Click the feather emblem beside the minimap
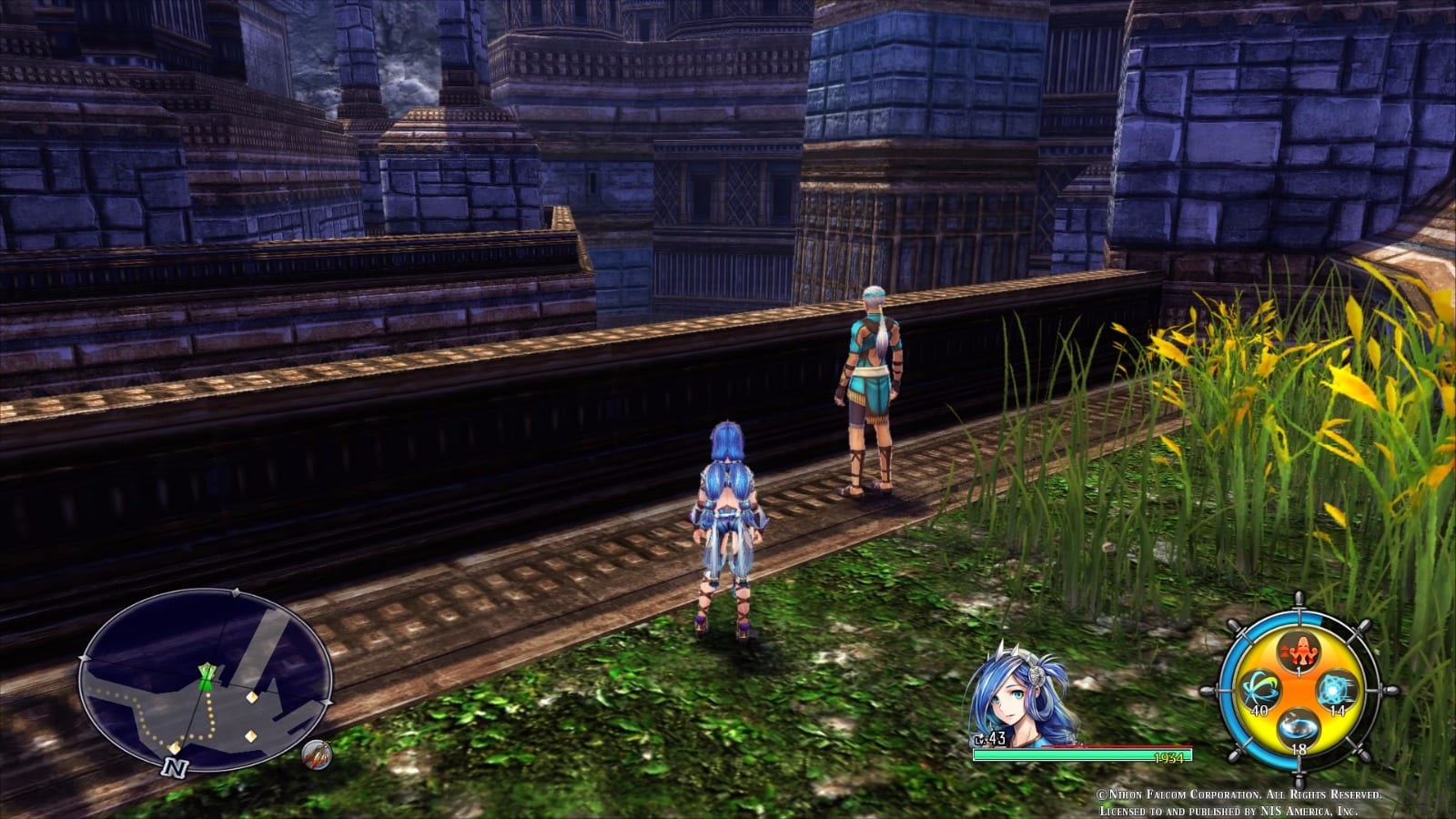 [x=316, y=756]
